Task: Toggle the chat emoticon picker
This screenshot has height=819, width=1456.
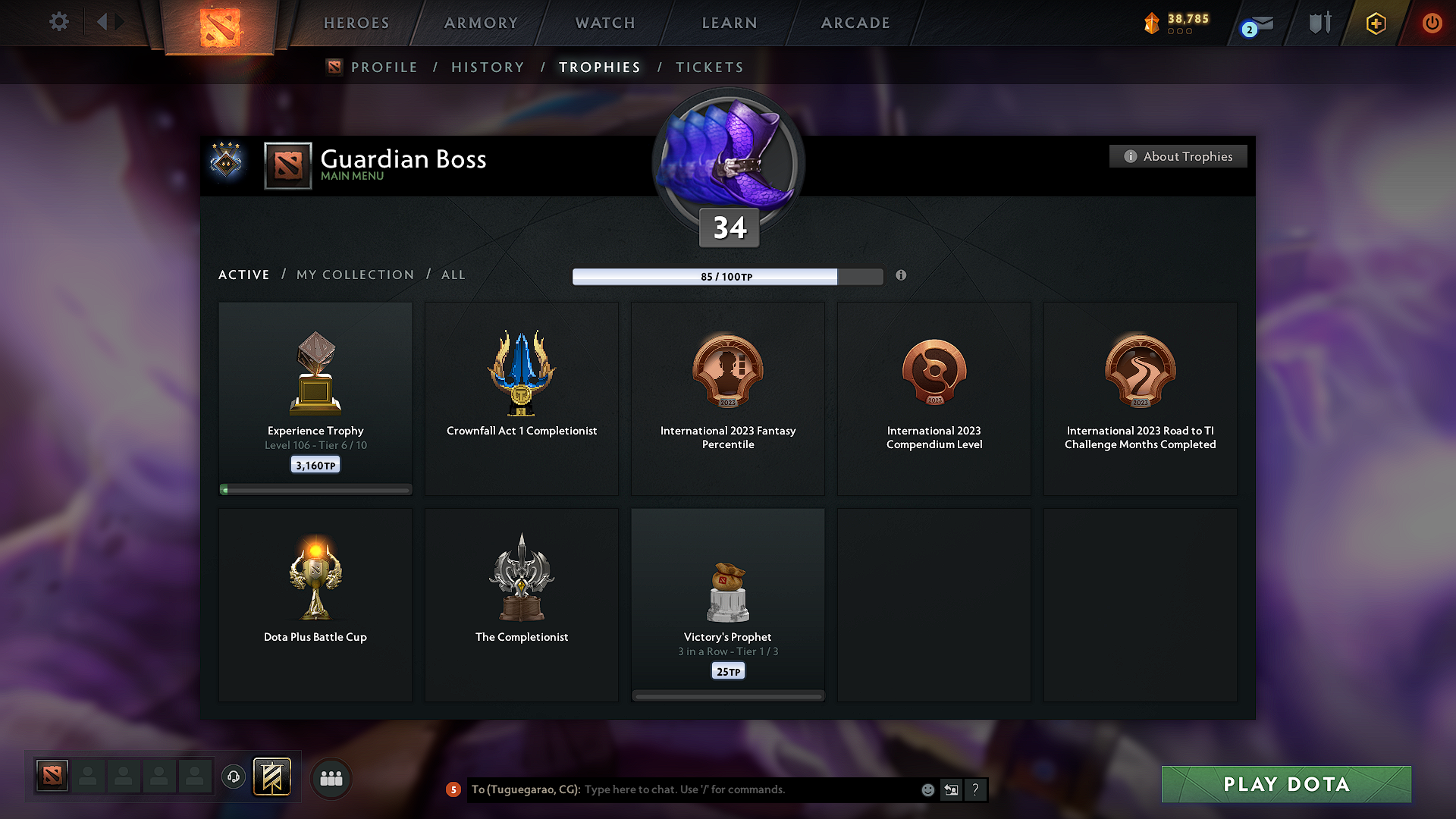Action: 927,789
